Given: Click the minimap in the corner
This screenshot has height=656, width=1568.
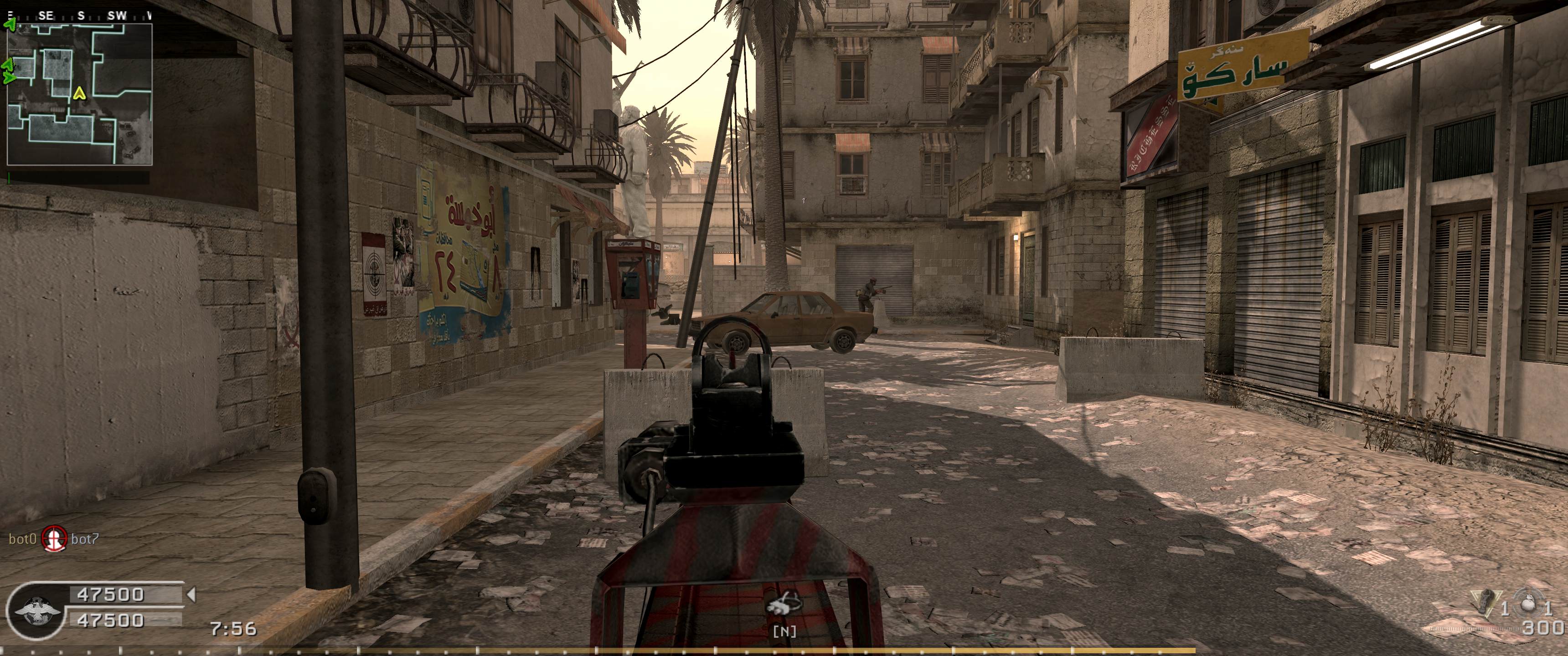Looking at the screenshot, I should point(79,94).
